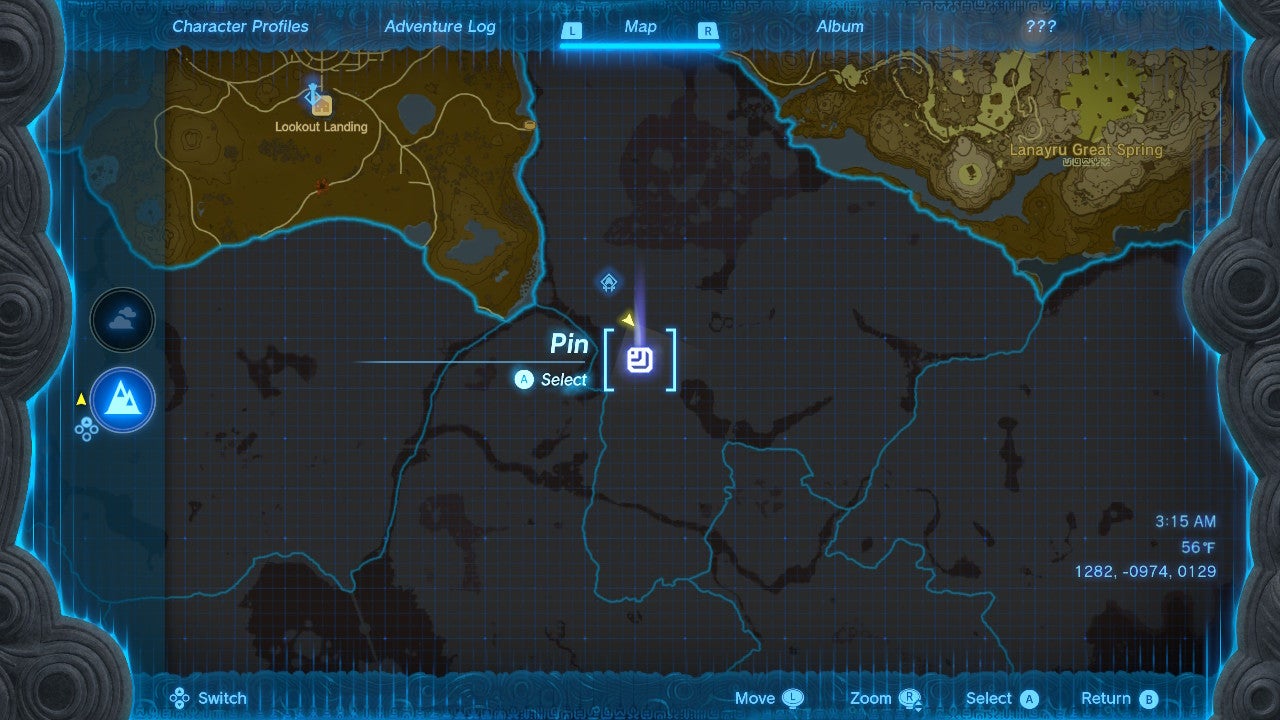Click the shrine icon above the pin
Viewport: 1280px width, 720px height.
point(608,282)
